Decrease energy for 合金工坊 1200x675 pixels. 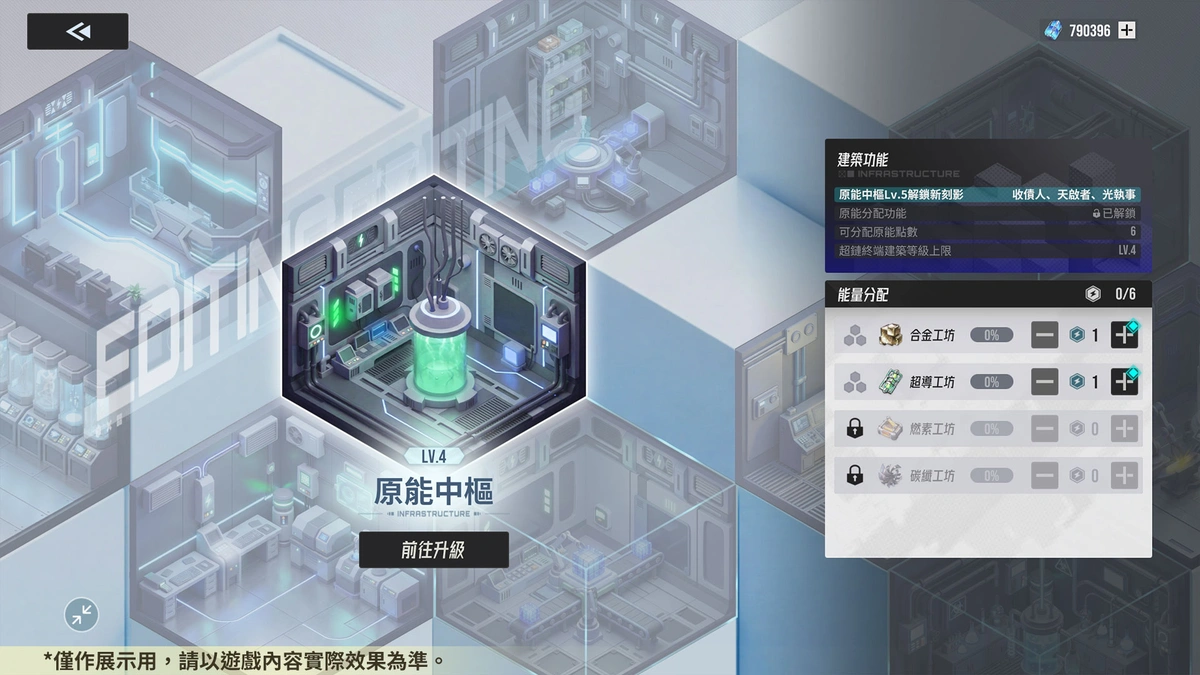click(x=1045, y=335)
